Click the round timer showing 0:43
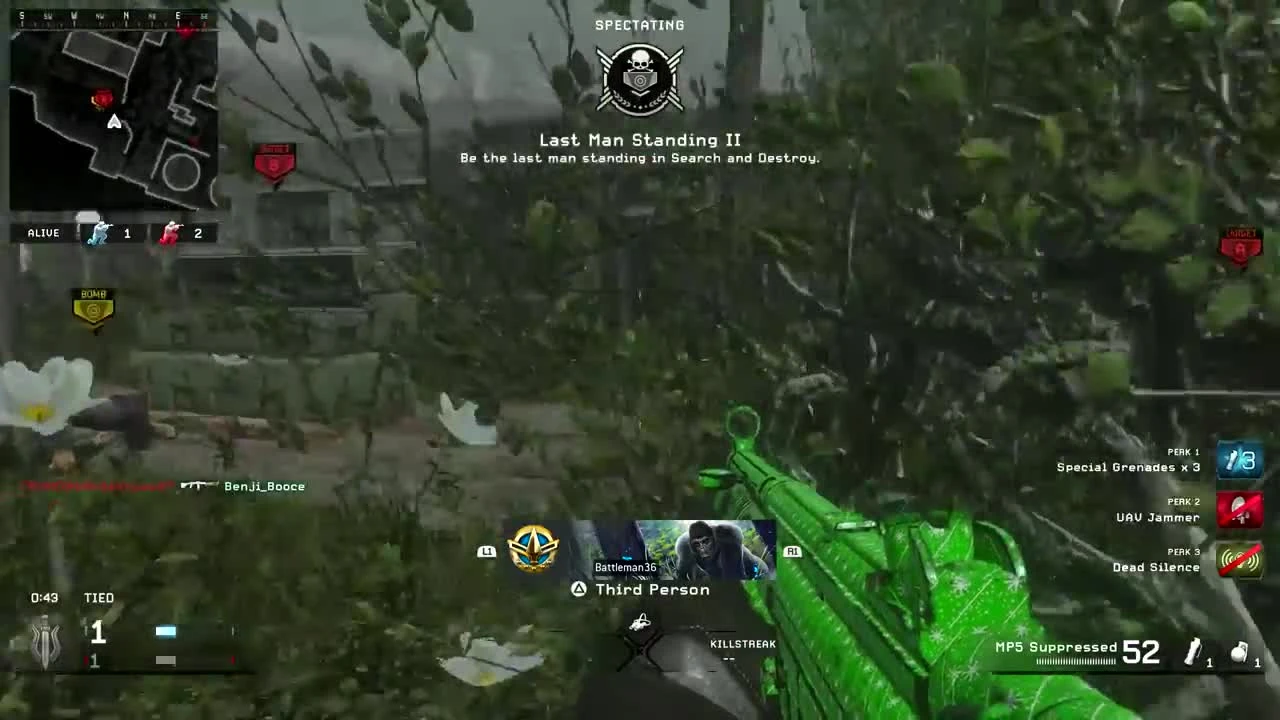Image resolution: width=1280 pixels, height=720 pixels. (44, 597)
